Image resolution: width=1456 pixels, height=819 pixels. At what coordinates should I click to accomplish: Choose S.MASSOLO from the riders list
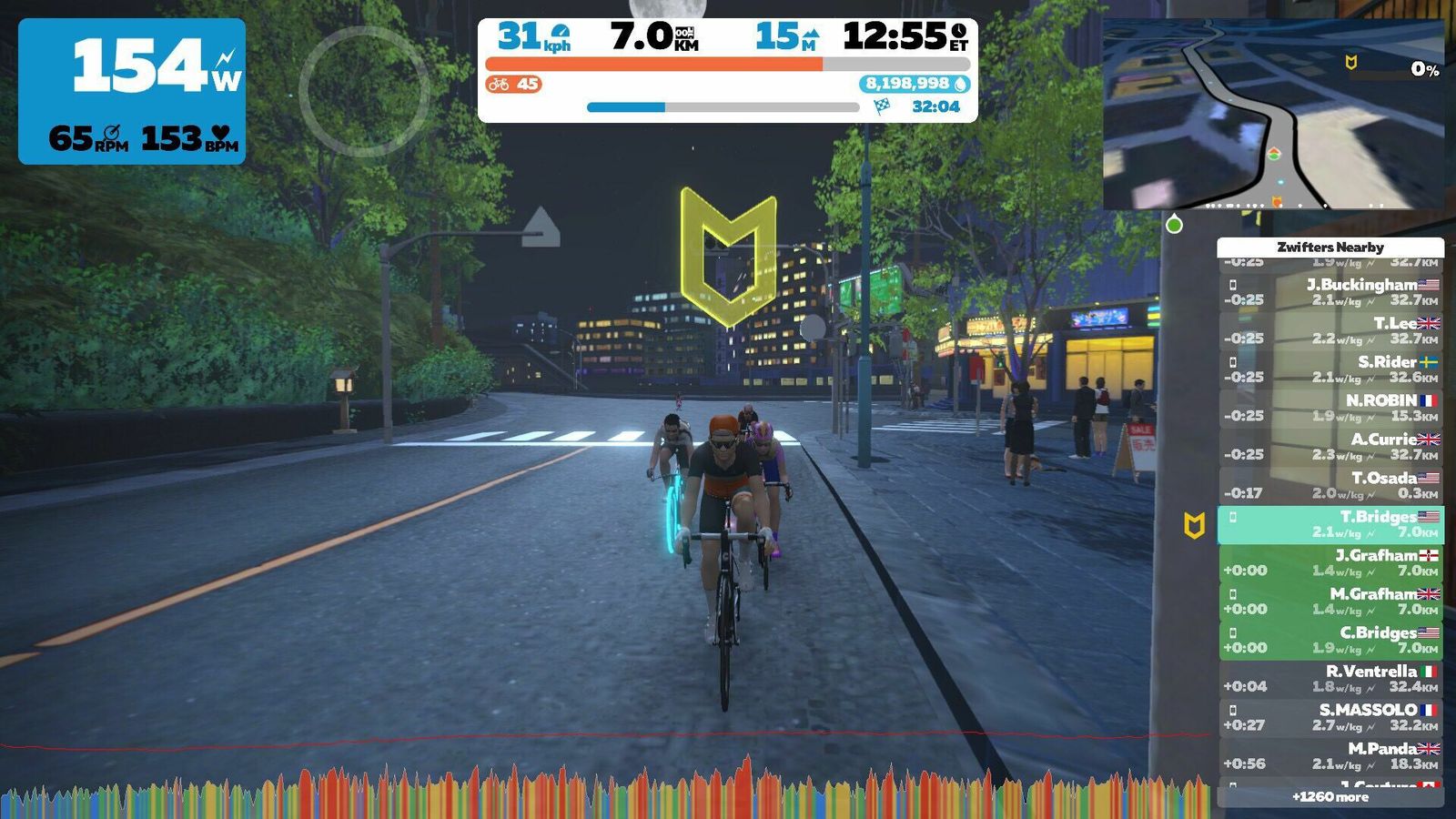click(1330, 718)
